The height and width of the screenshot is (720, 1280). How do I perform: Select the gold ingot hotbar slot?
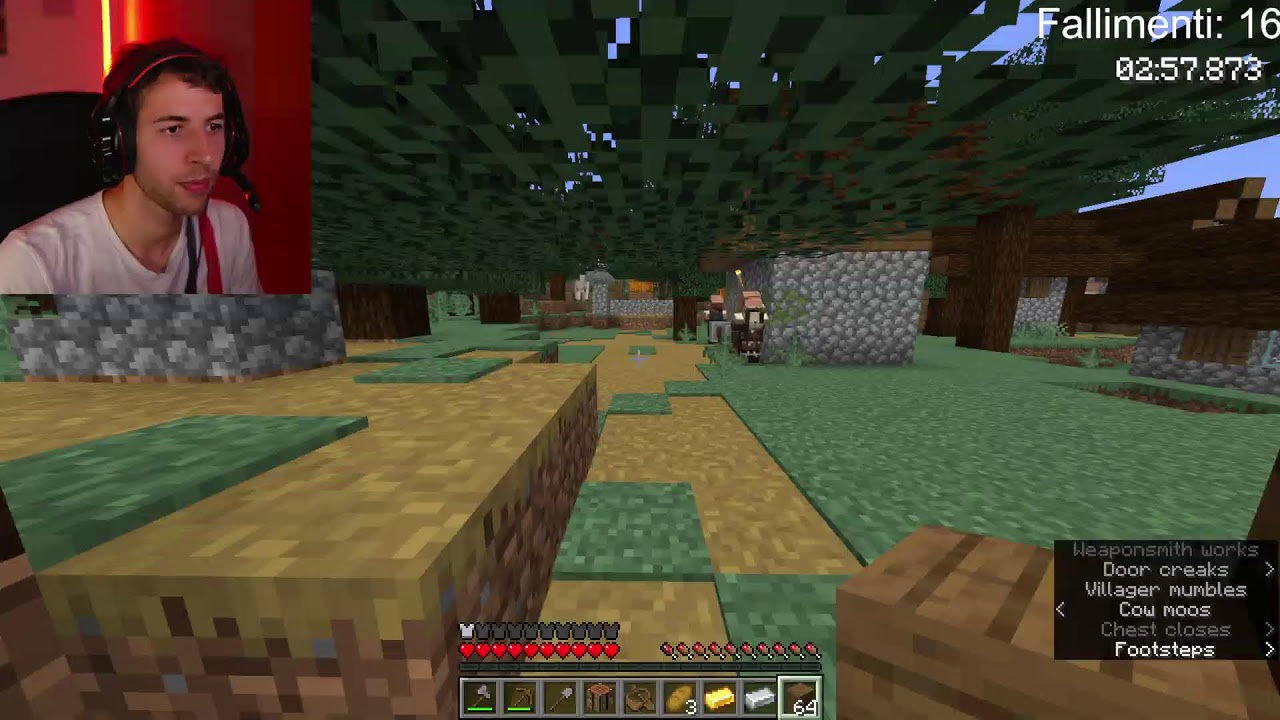719,696
